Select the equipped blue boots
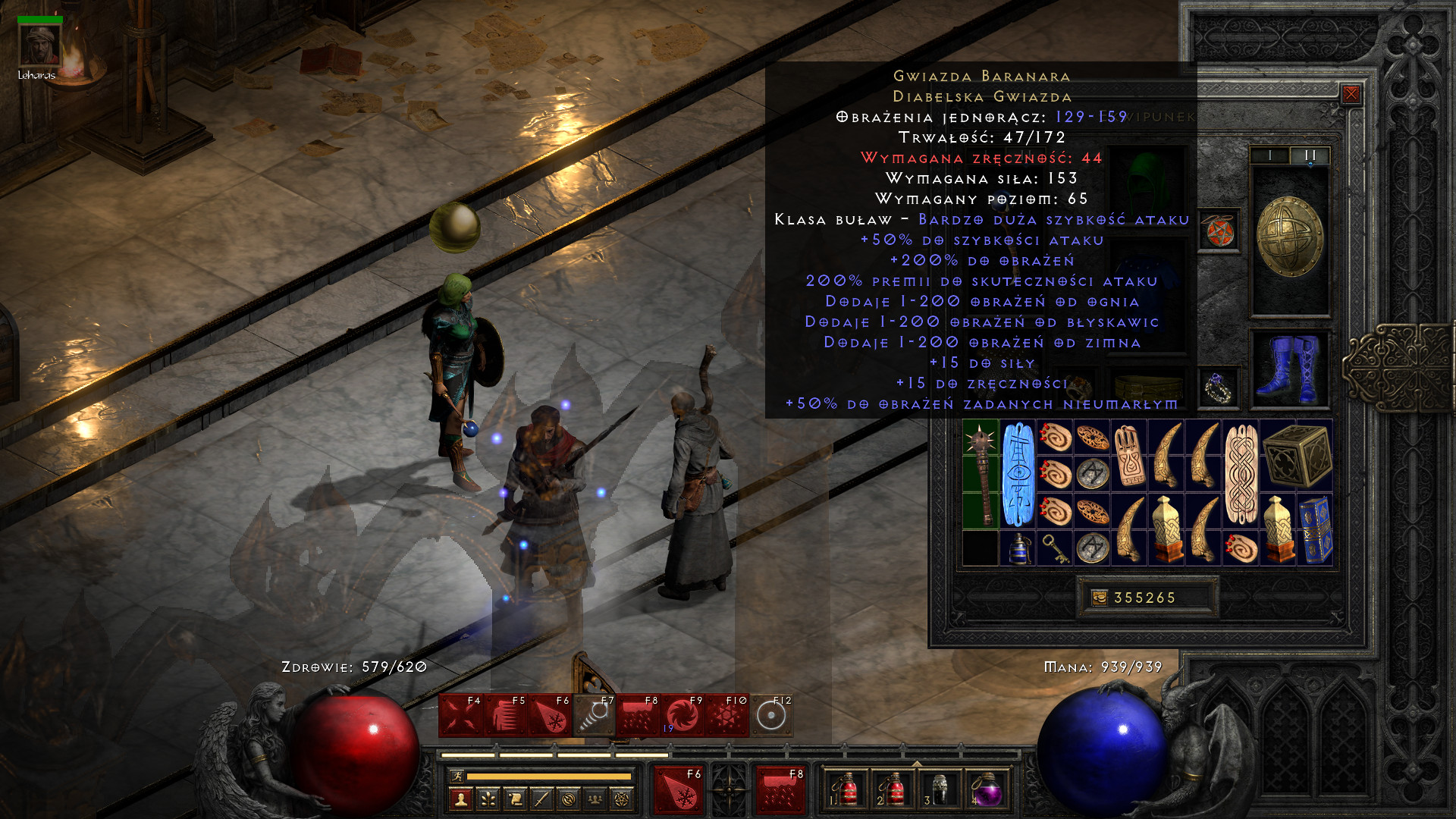The width and height of the screenshot is (1456, 819). (1290, 369)
